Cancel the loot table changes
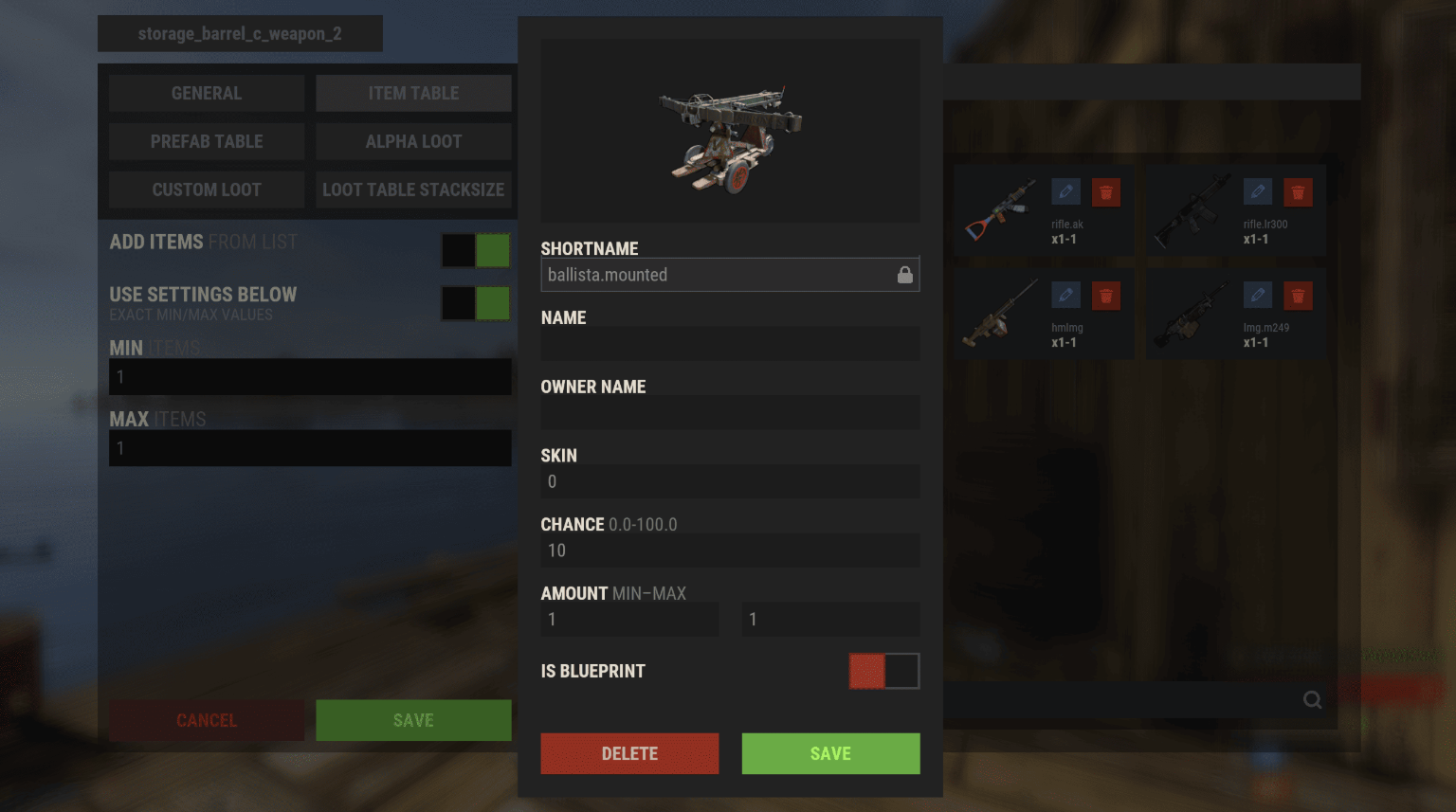Screen dimensions: 1456x812 coord(207,720)
